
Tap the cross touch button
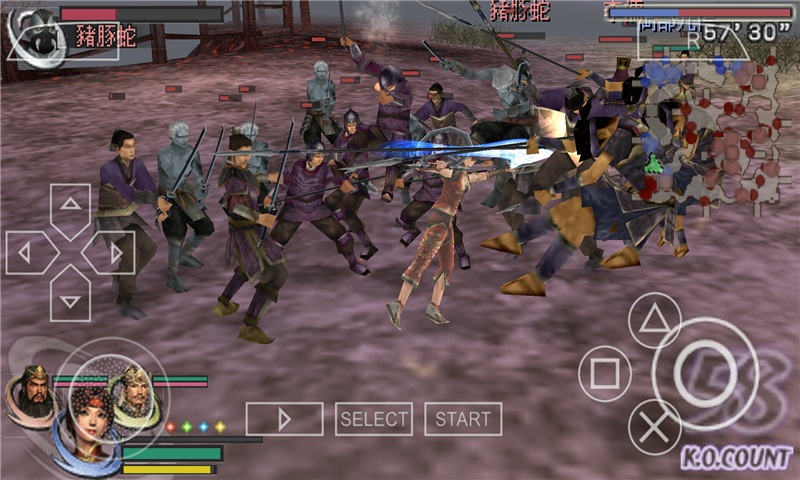[x=654, y=427]
